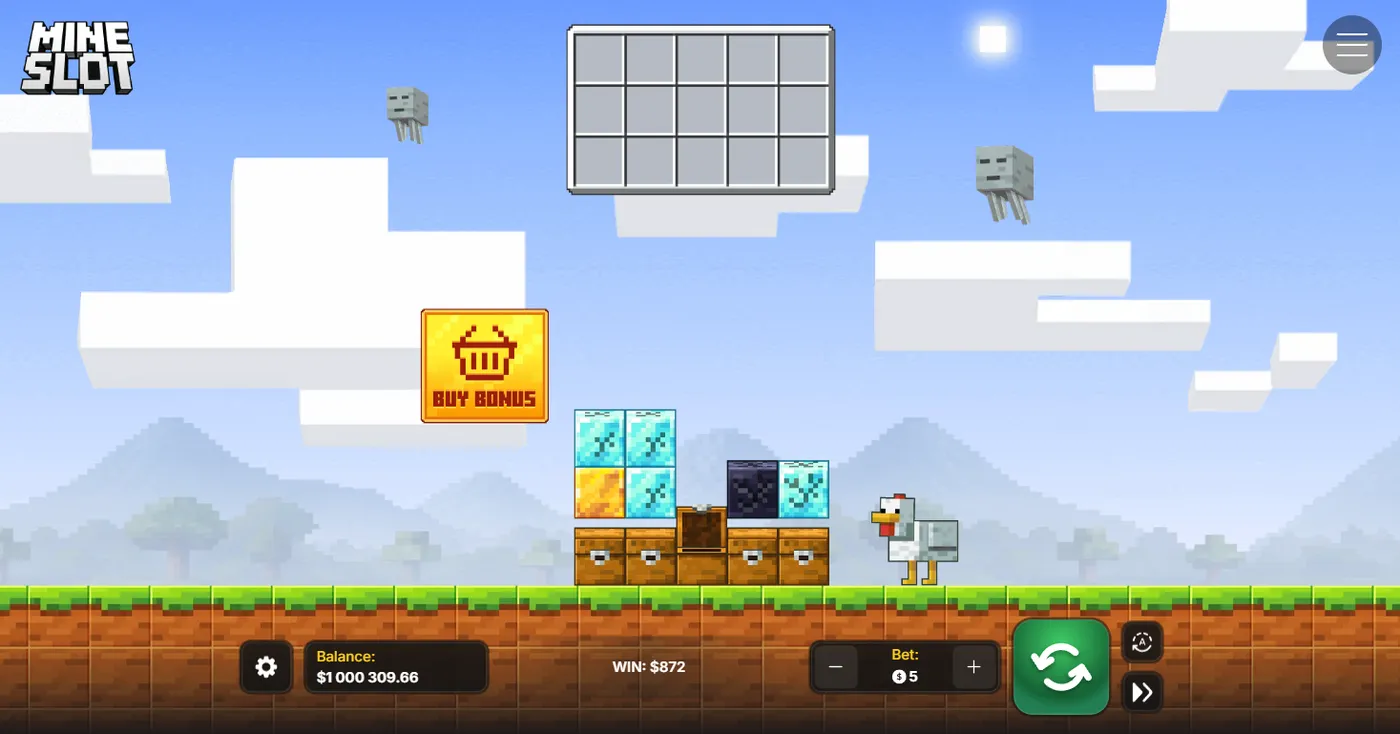Decrease bet with the minus stepper

click(x=836, y=666)
